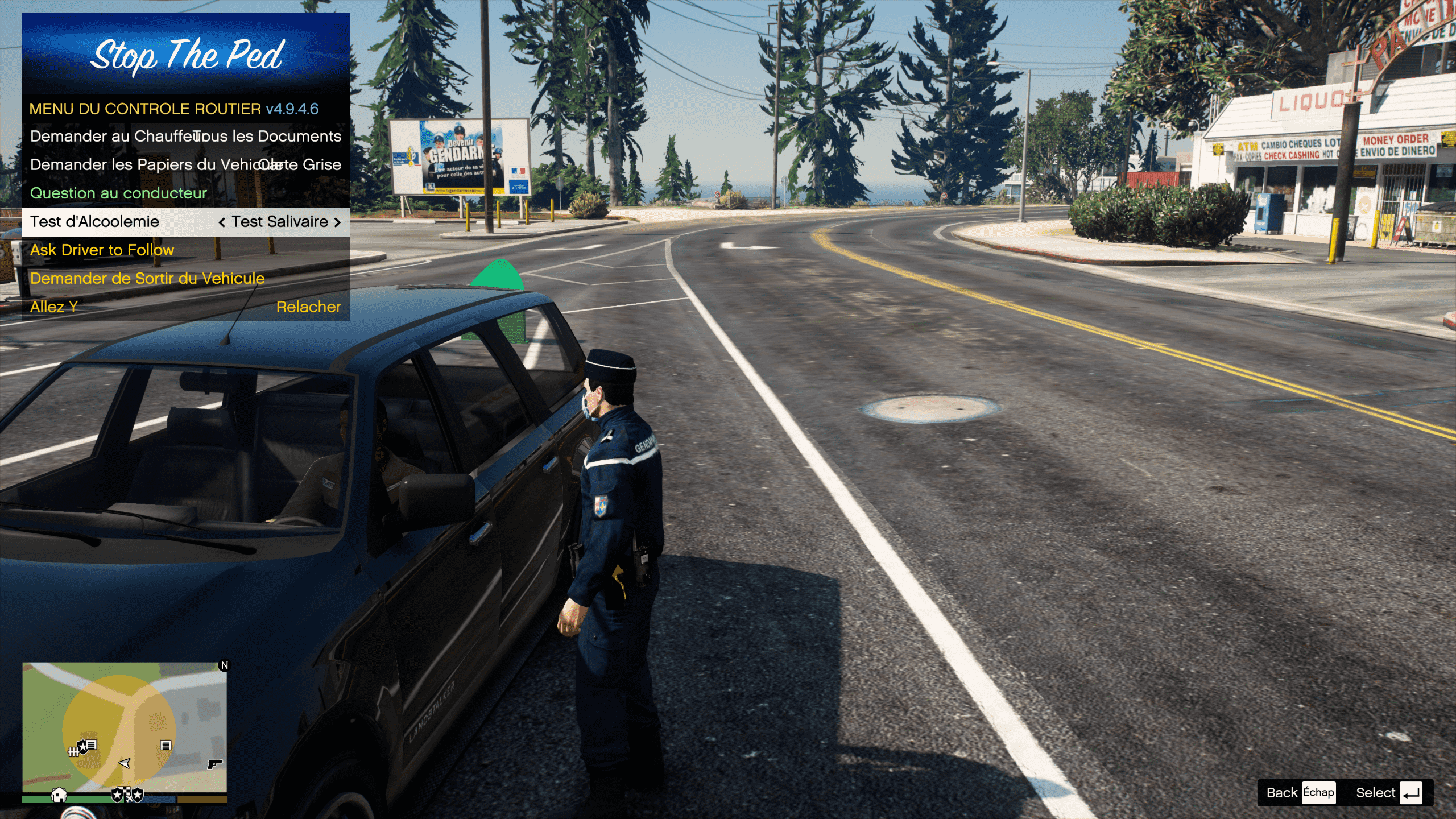Click the left arrow beside Test Salivaire

222,222
